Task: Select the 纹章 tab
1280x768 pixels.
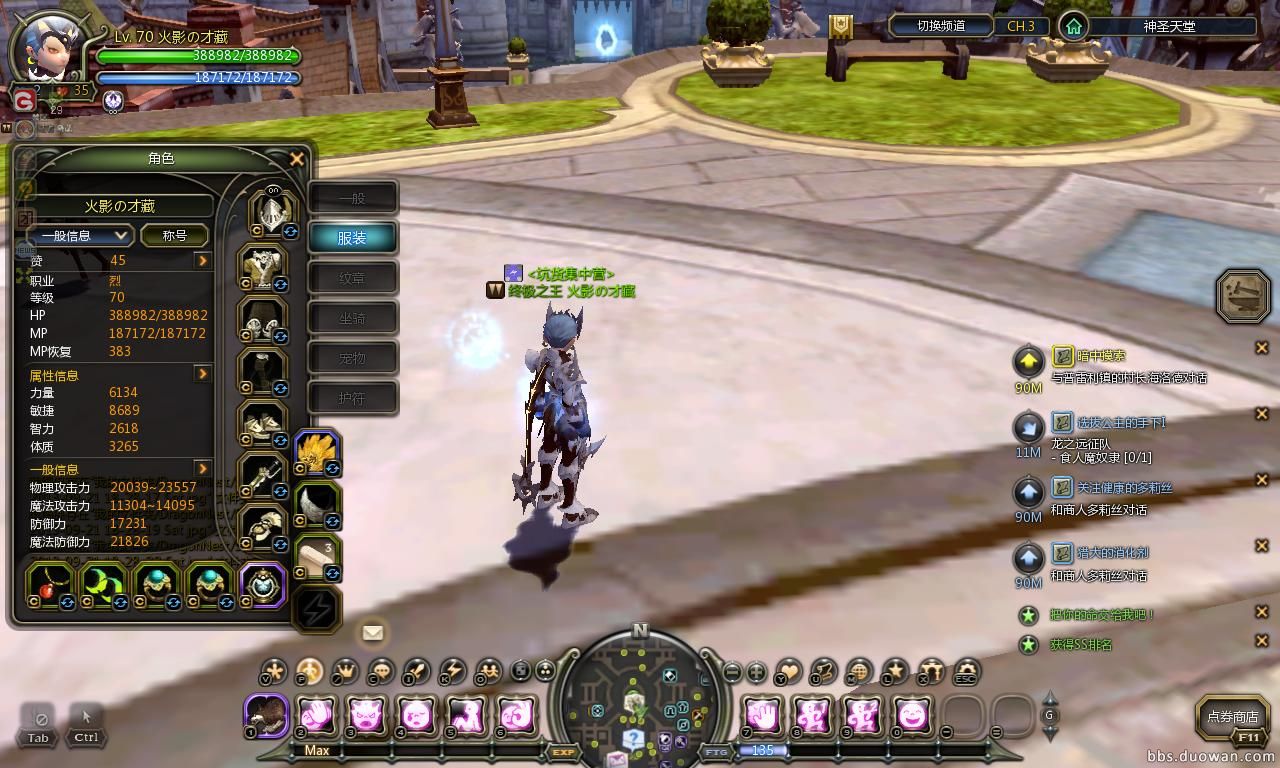Action: coord(352,278)
